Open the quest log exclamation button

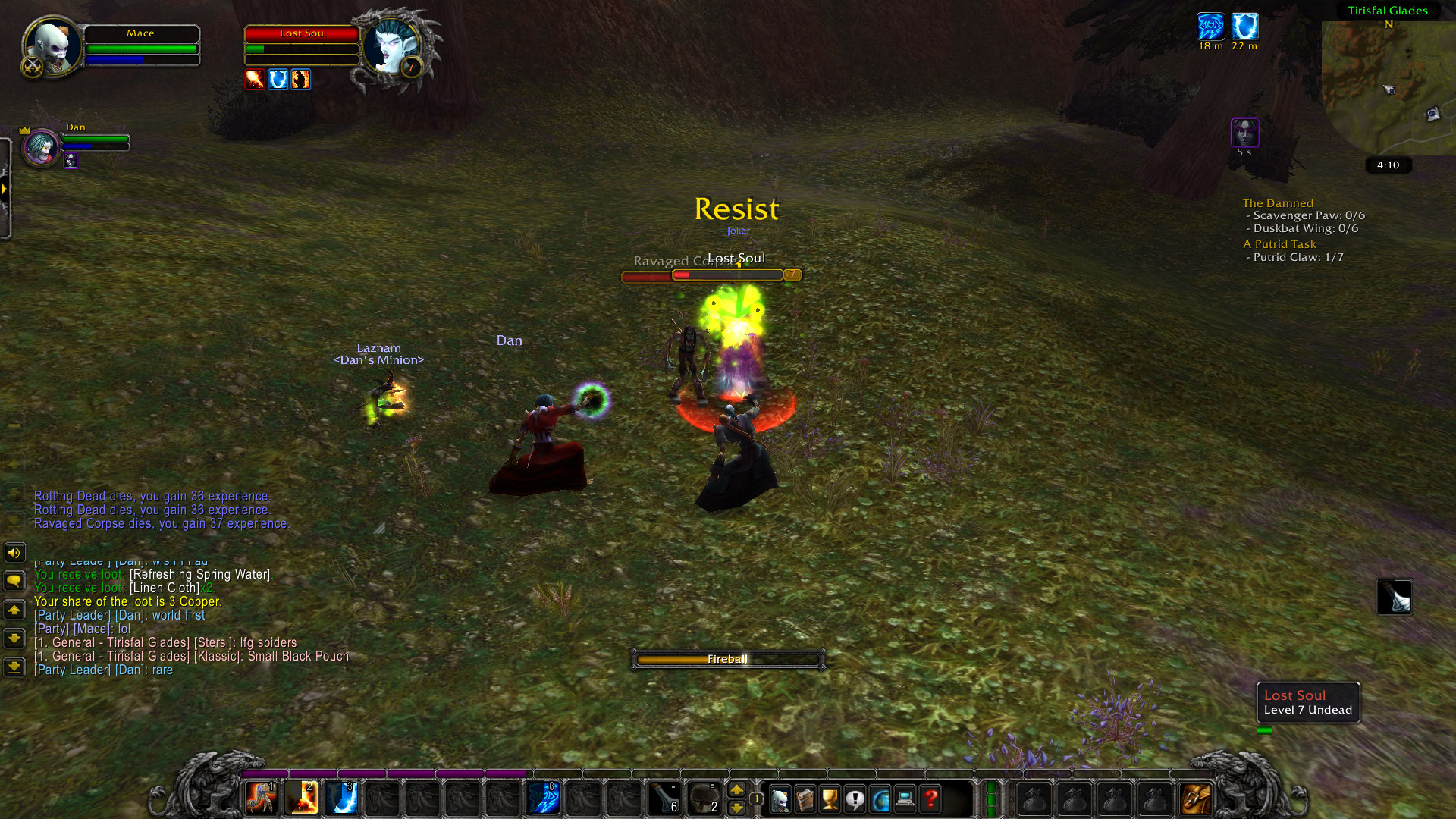(855, 799)
